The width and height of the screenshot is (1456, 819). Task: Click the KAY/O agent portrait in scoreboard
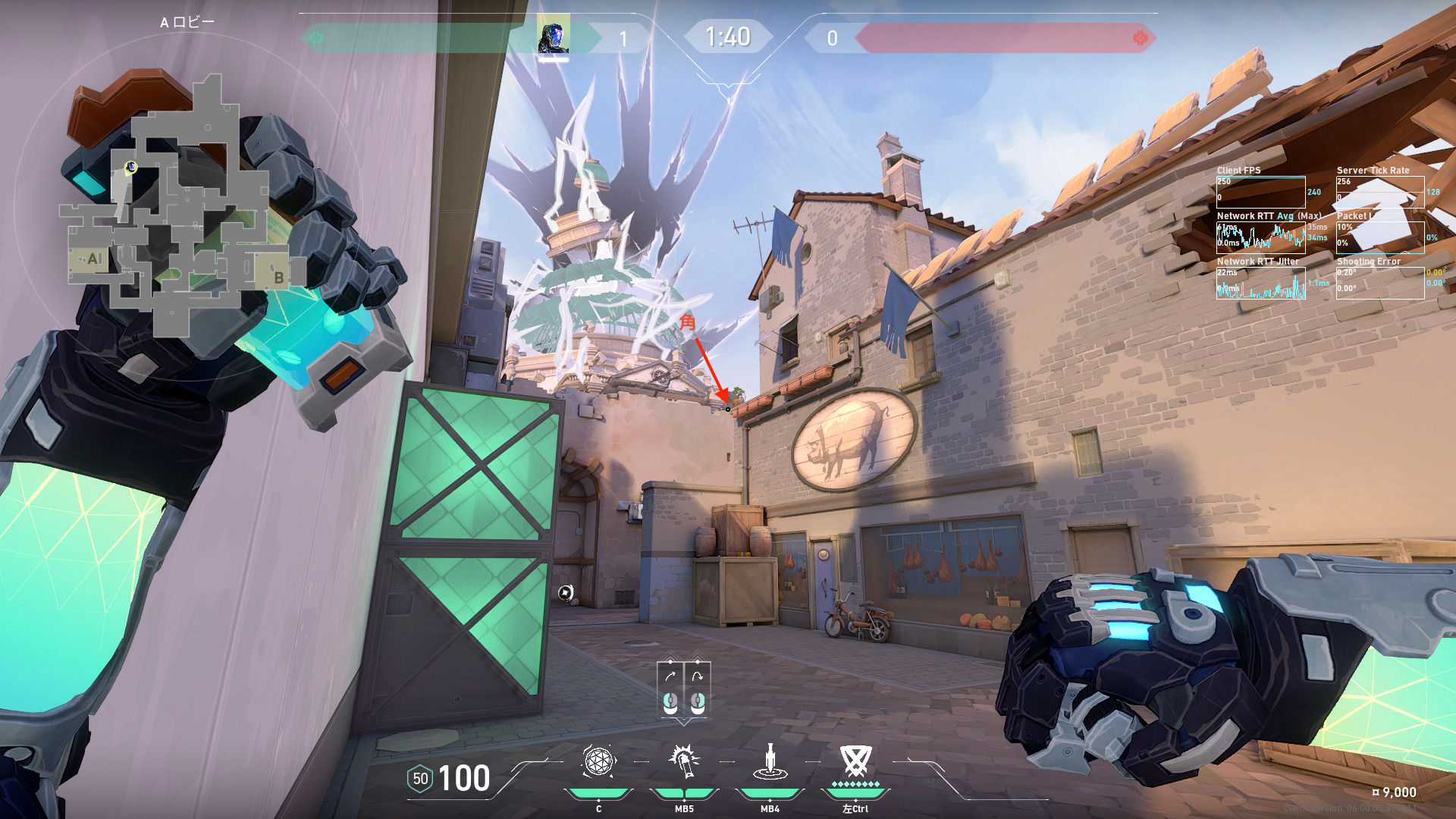[x=553, y=35]
